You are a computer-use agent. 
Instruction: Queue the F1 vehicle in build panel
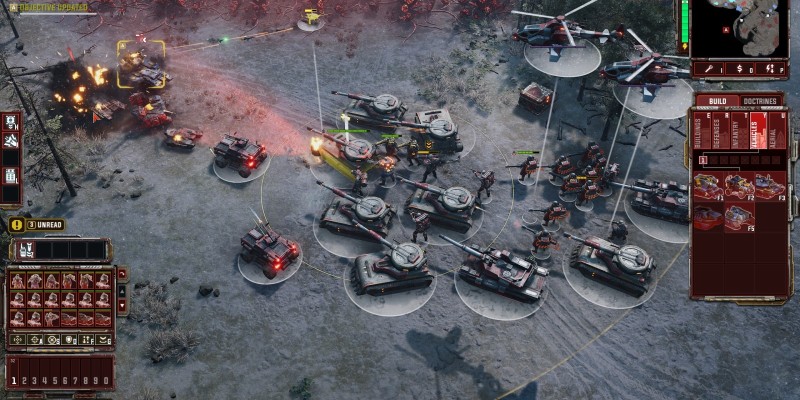click(708, 187)
